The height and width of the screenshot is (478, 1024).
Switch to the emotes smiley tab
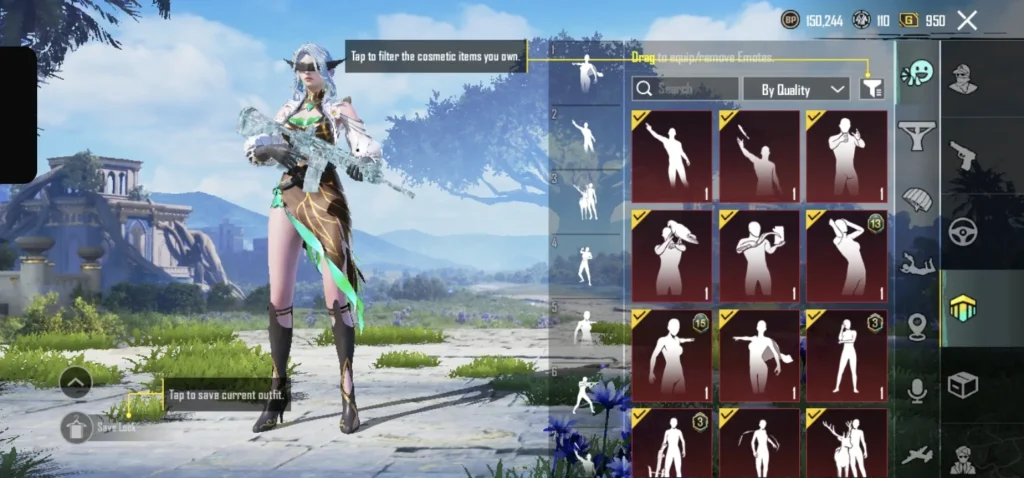(916, 74)
